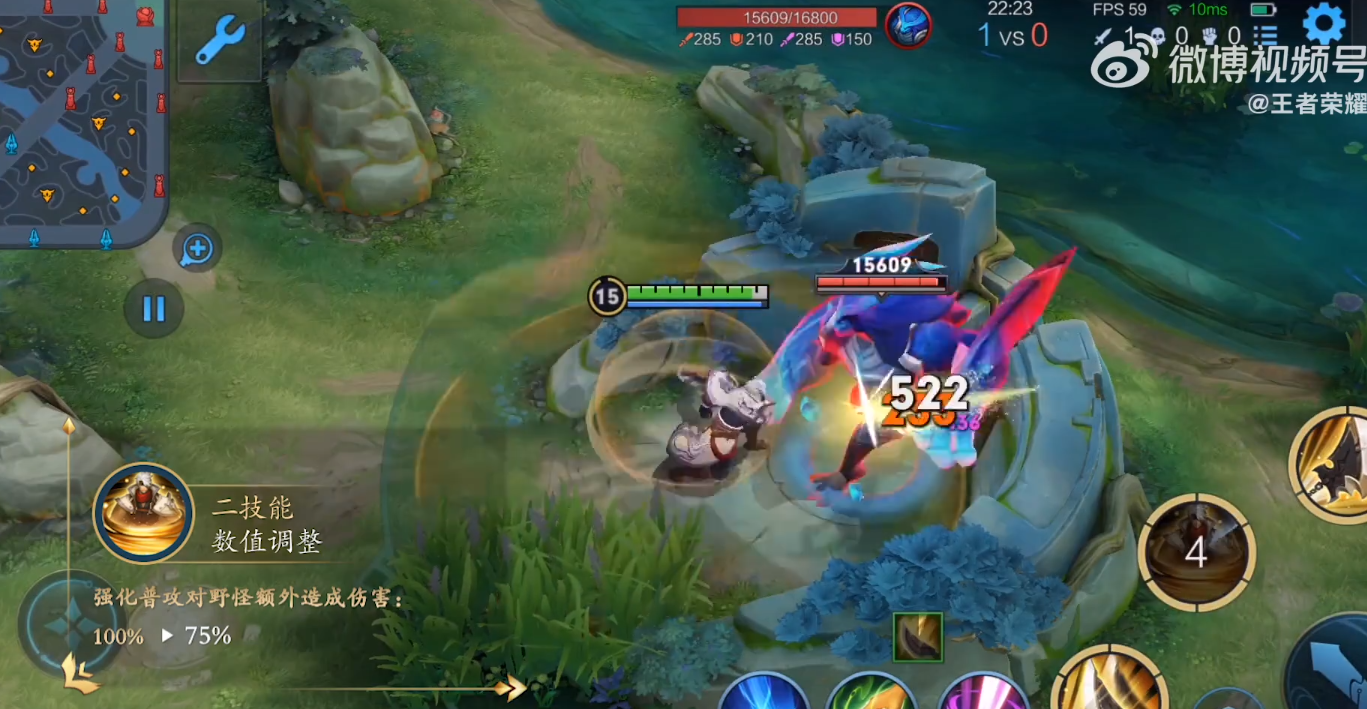Open the scoreboard list icon
The image size is (1367, 709).
[1264, 36]
